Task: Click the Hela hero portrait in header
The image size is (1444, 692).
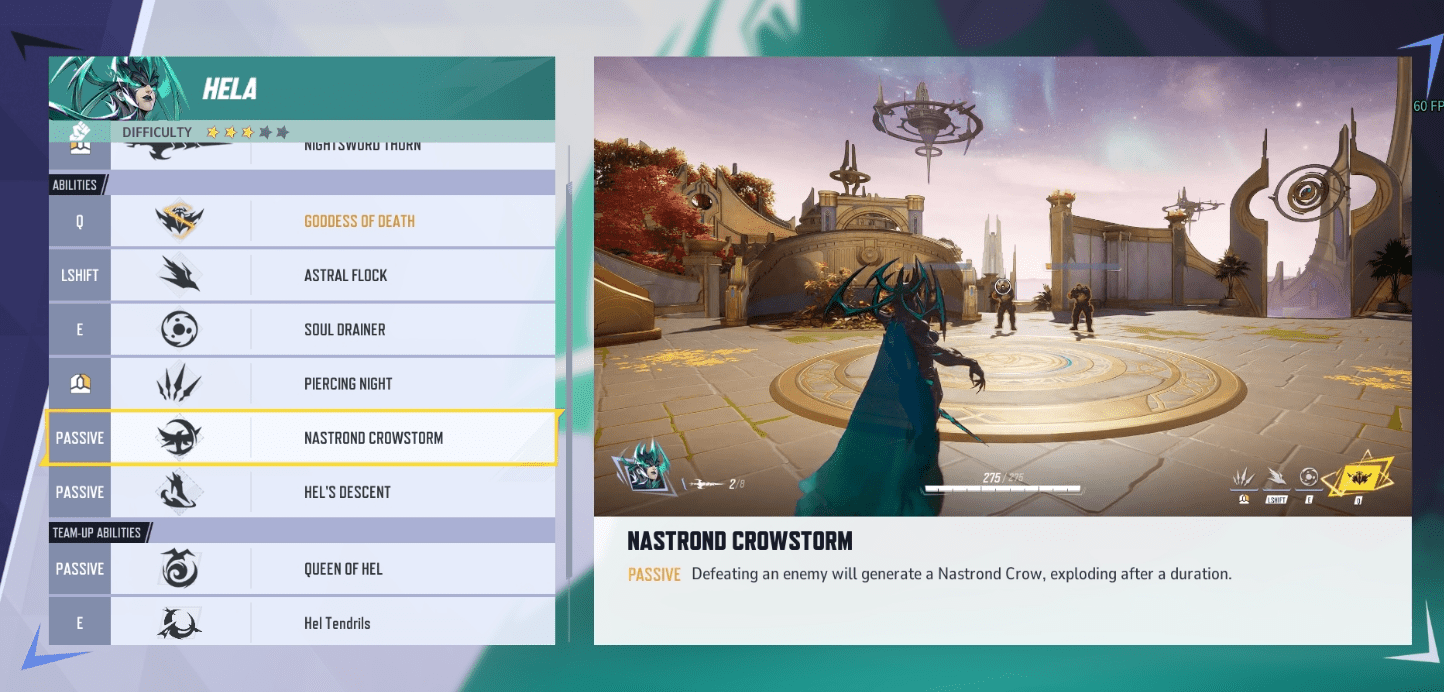Action: pos(120,89)
